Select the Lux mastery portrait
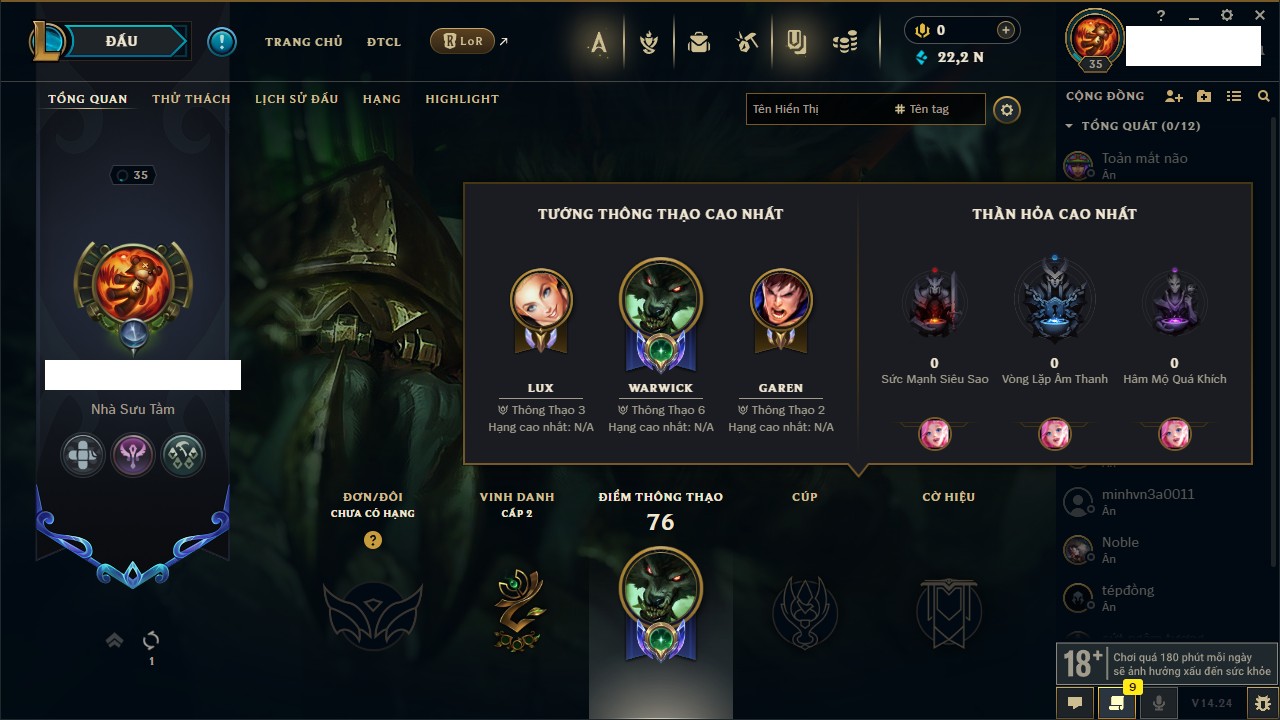The image size is (1280, 720). (541, 300)
